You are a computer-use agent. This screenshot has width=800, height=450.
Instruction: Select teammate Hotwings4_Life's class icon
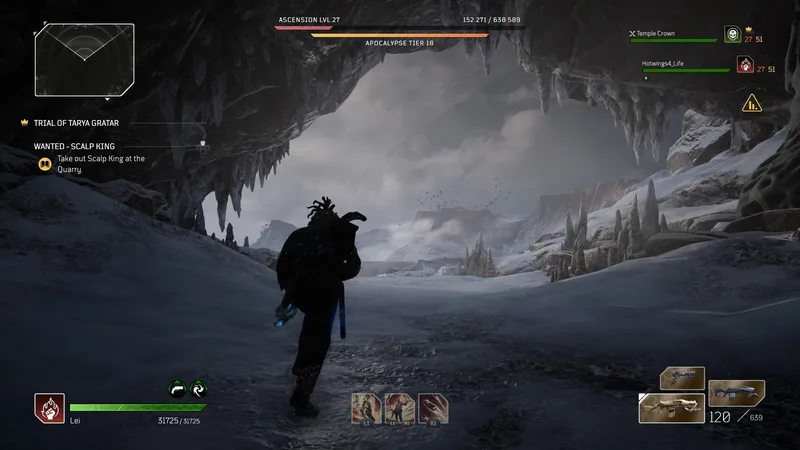(744, 65)
